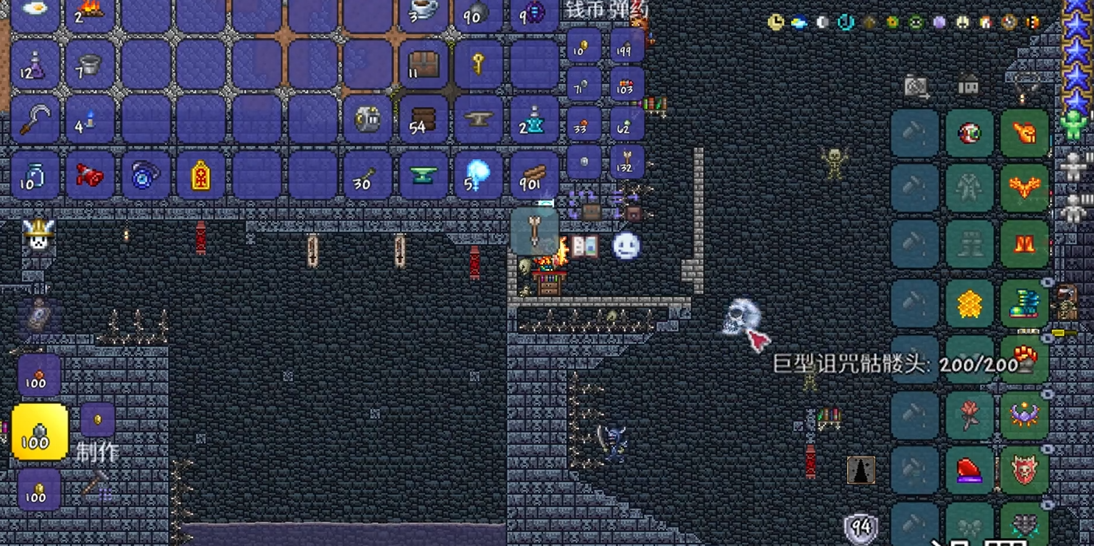Pick up the golden key slot

coord(479,65)
